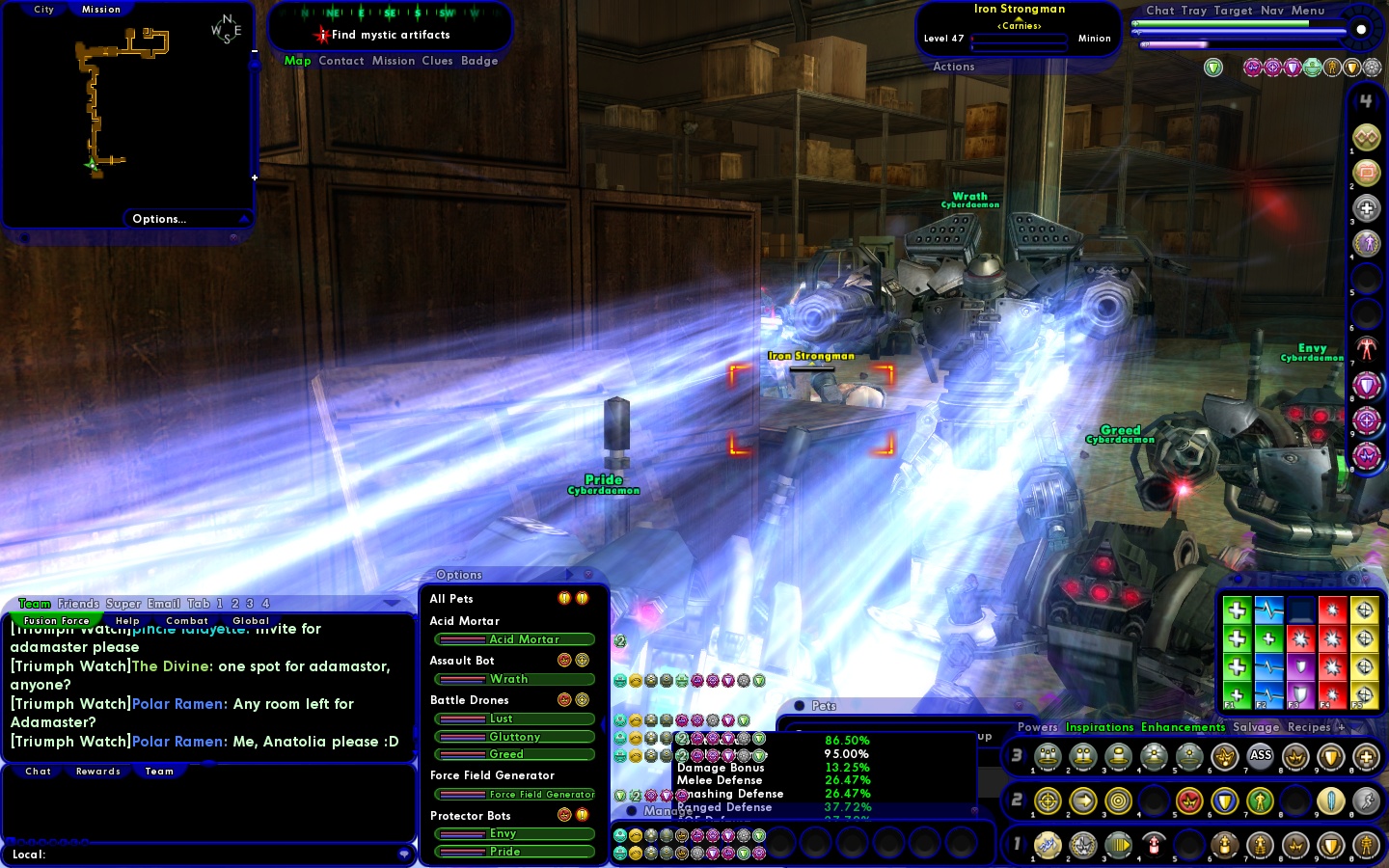This screenshot has height=868, width=1389.
Task: Open the minimap Options menu
Action: (159, 219)
